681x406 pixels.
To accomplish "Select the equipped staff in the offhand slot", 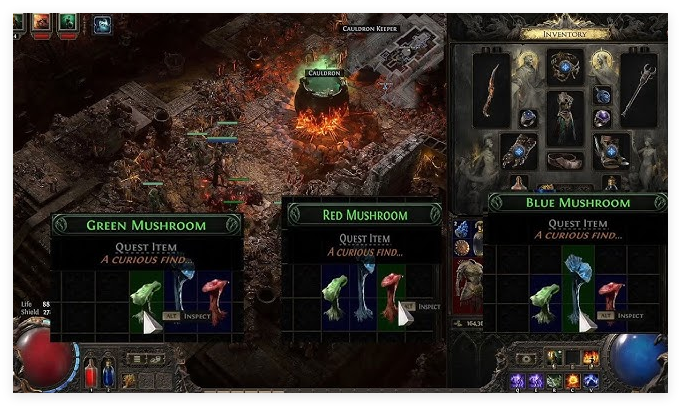I will 639,90.
